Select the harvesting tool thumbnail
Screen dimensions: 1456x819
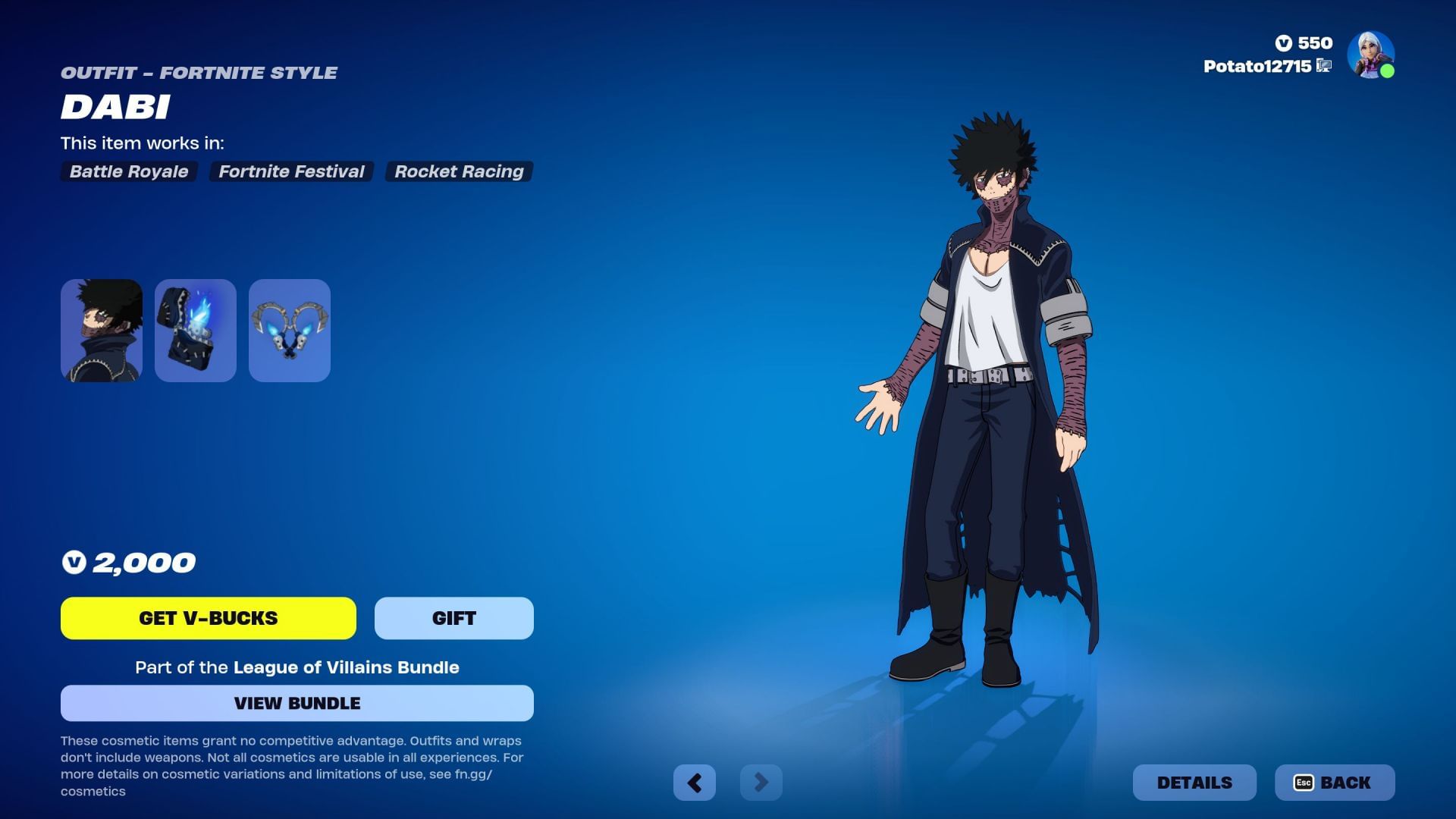click(290, 330)
